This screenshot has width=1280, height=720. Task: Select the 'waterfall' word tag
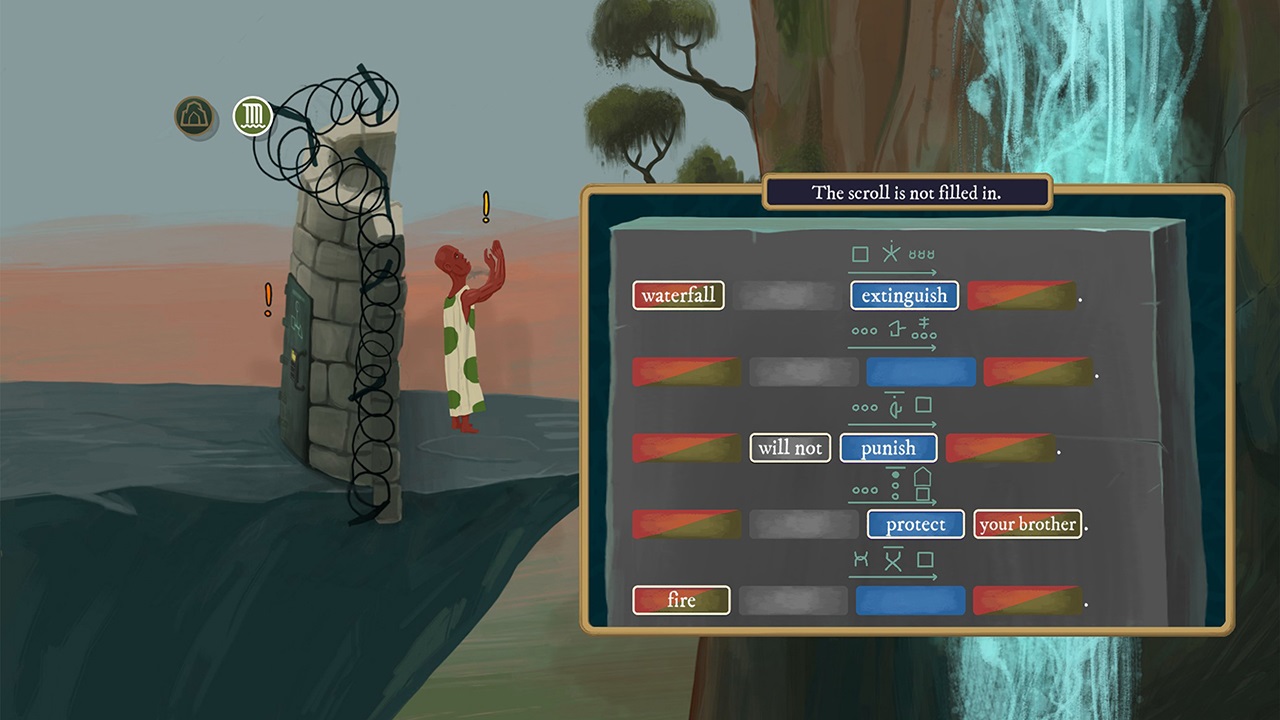[x=678, y=295]
